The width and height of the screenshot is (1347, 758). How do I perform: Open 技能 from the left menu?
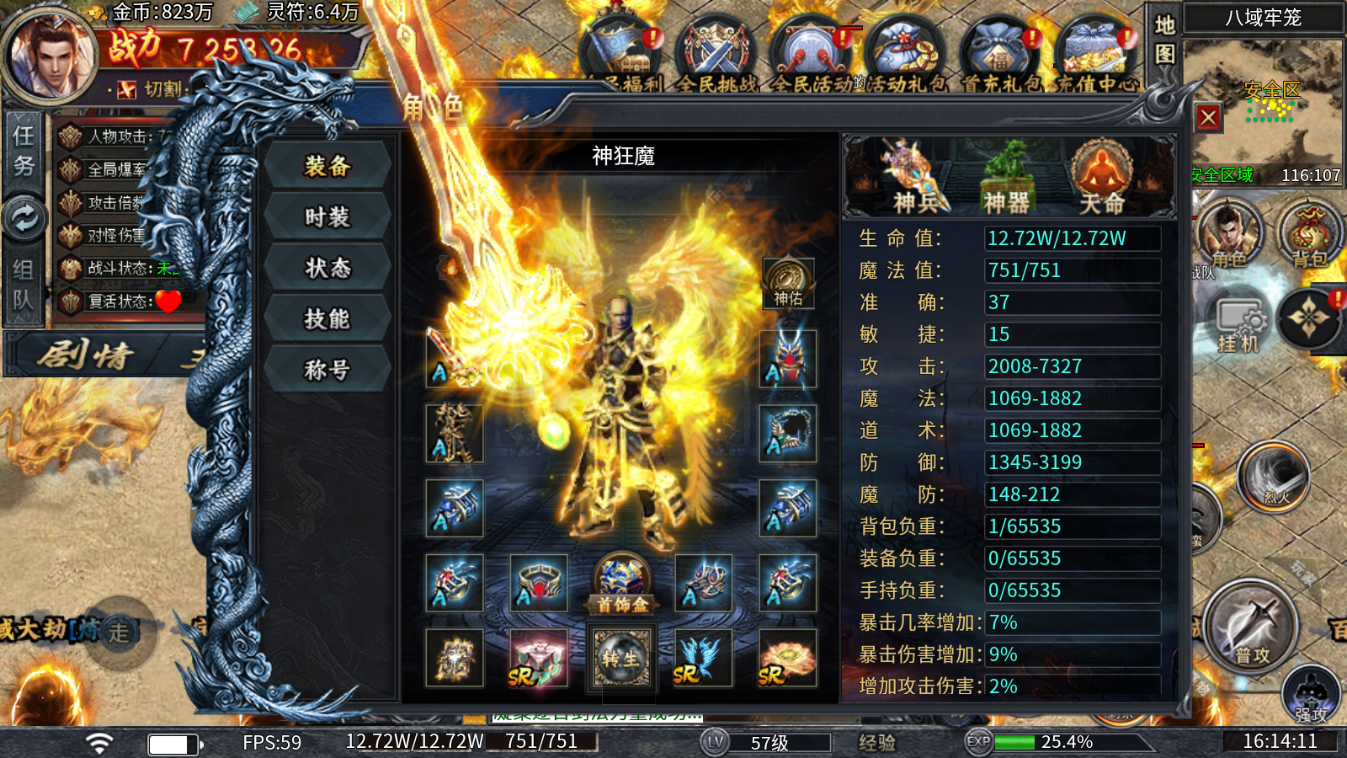(327, 318)
